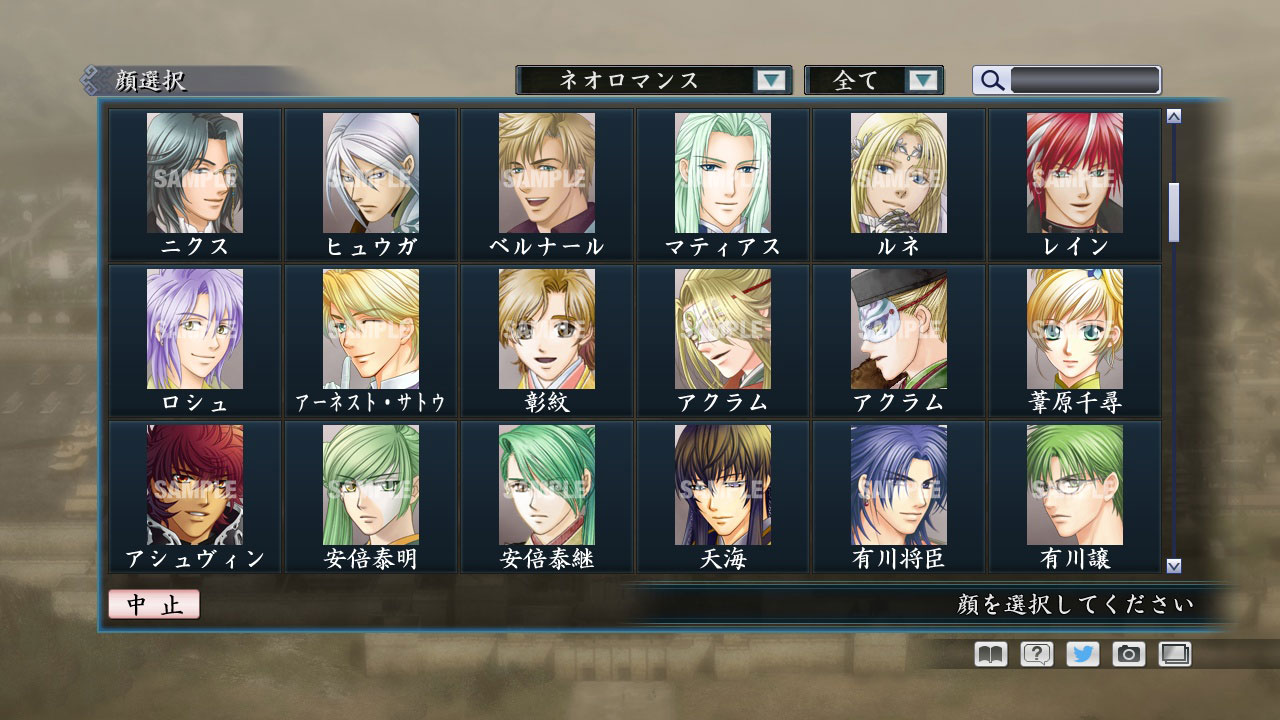Click the magnifying glass search icon
This screenshot has width=1280, height=720.
[990, 80]
